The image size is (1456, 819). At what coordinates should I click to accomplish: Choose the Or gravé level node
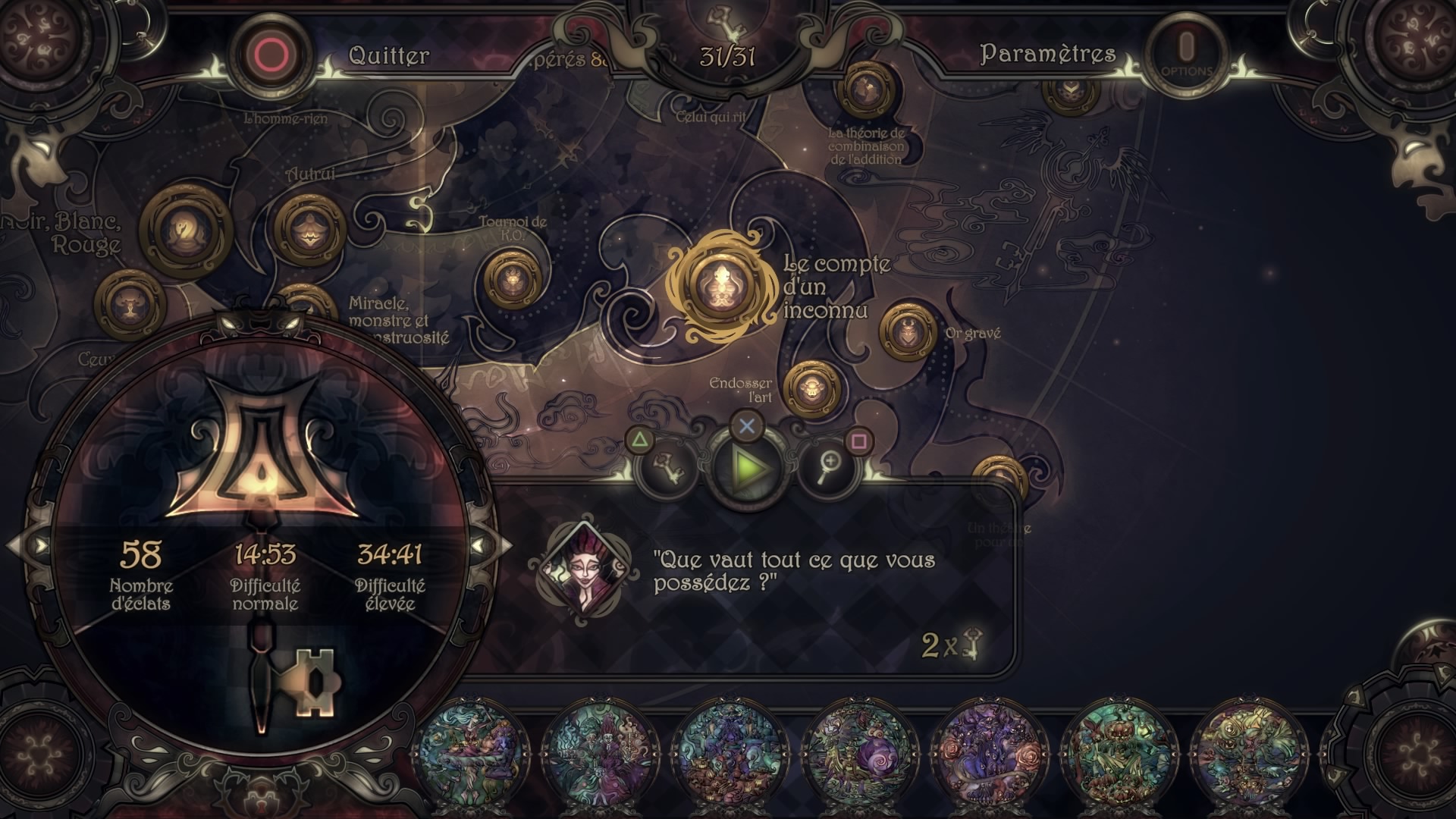908,331
